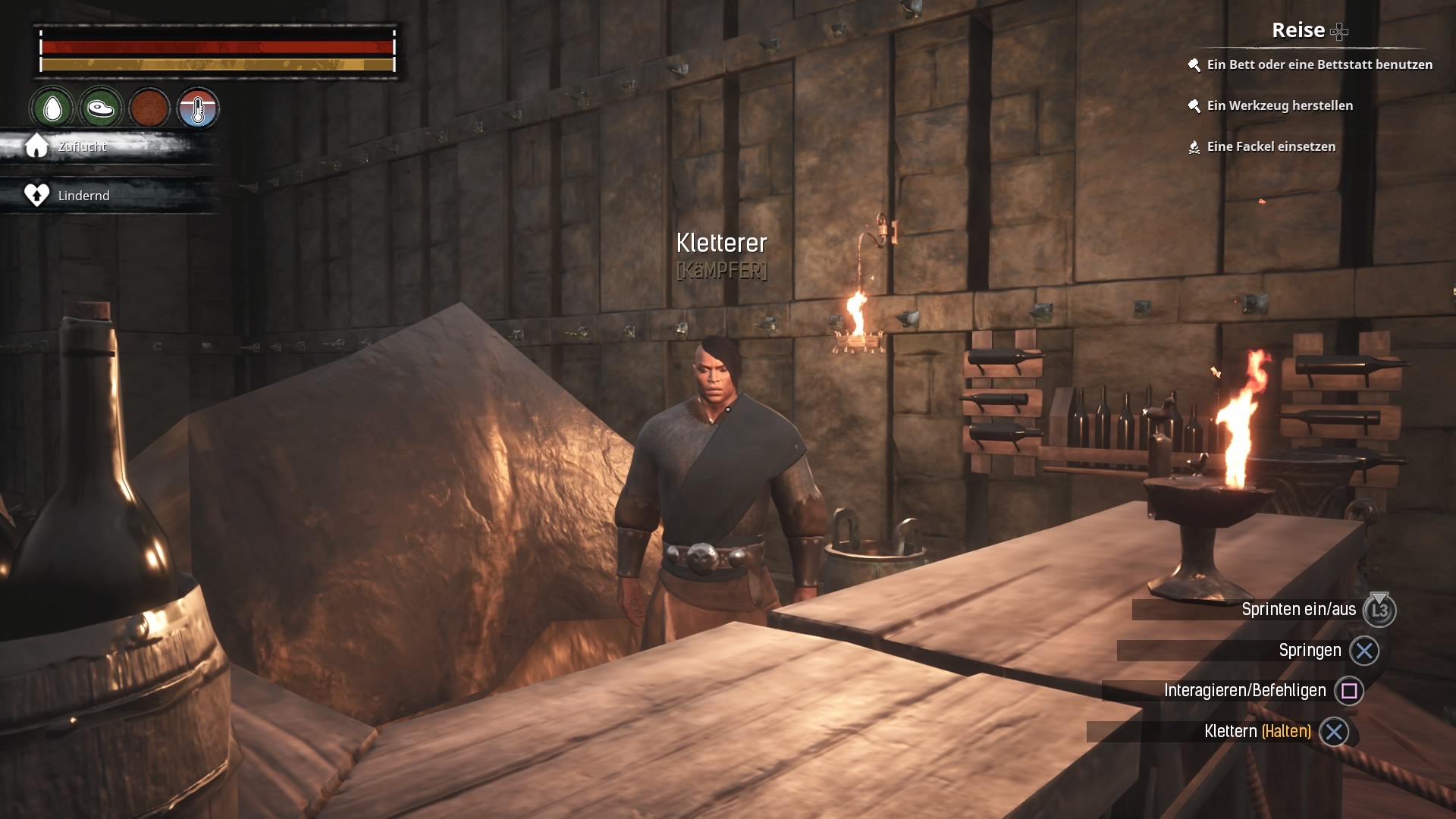Select the round brown status icon
The width and height of the screenshot is (1456, 819).
[x=149, y=108]
